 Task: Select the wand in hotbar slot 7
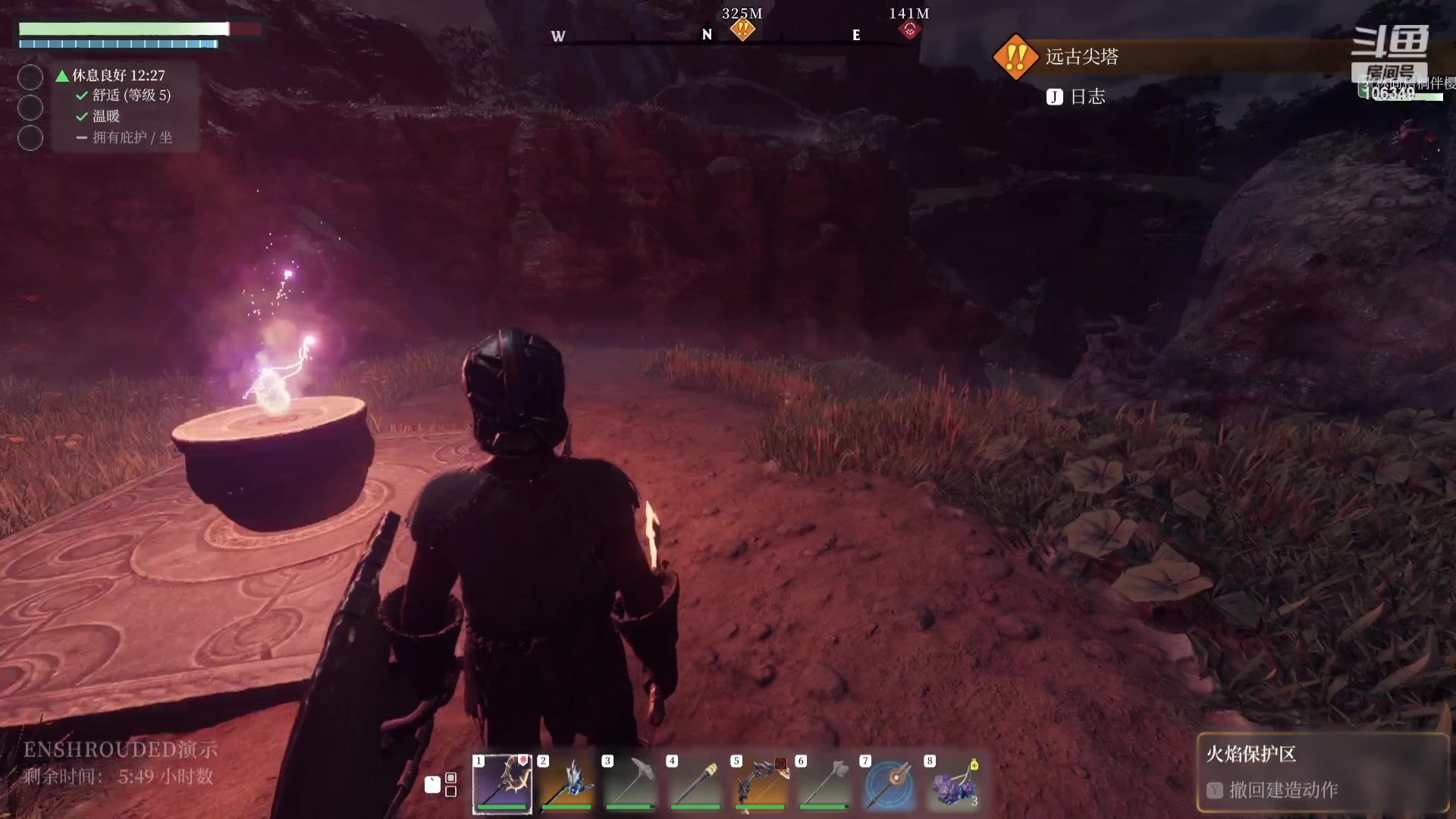point(889,783)
